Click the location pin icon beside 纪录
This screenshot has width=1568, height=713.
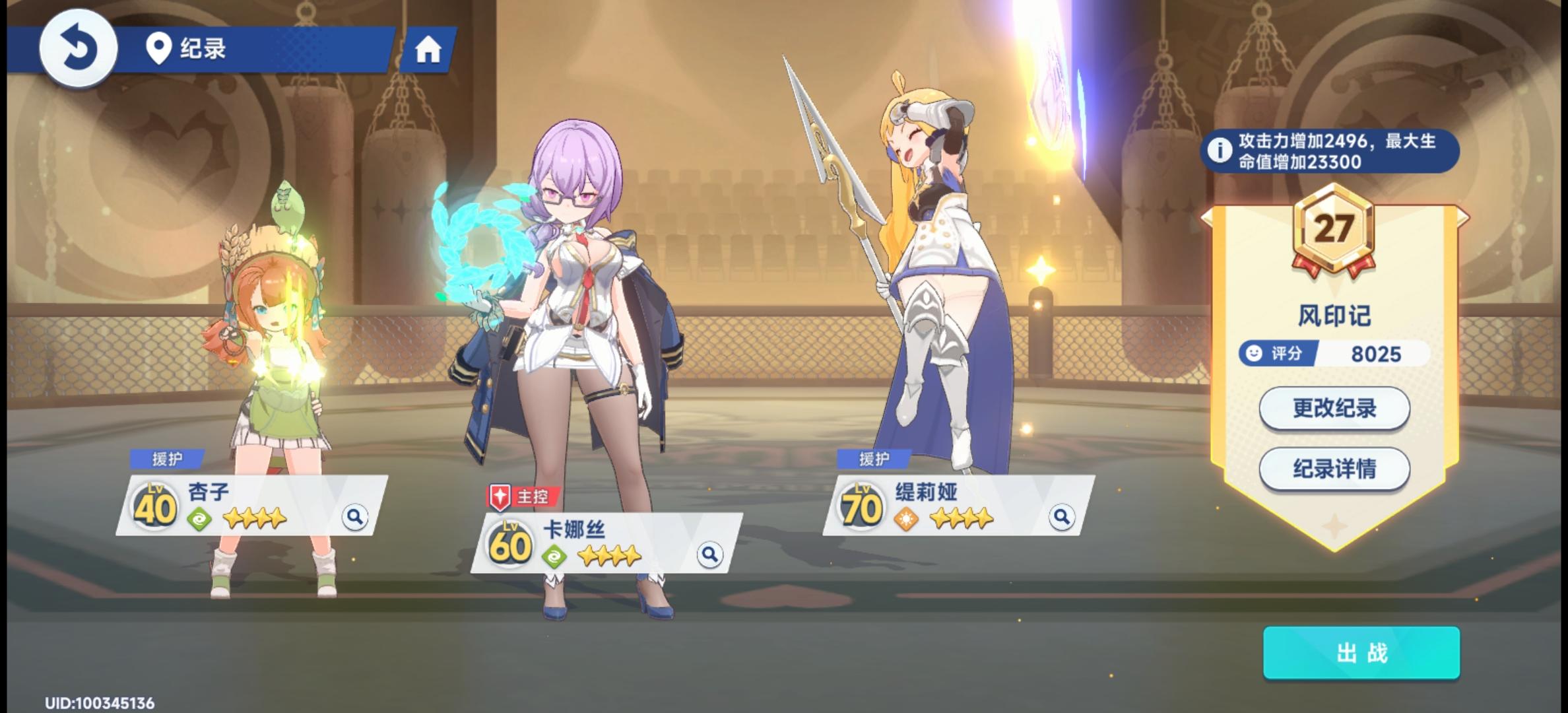(158, 49)
